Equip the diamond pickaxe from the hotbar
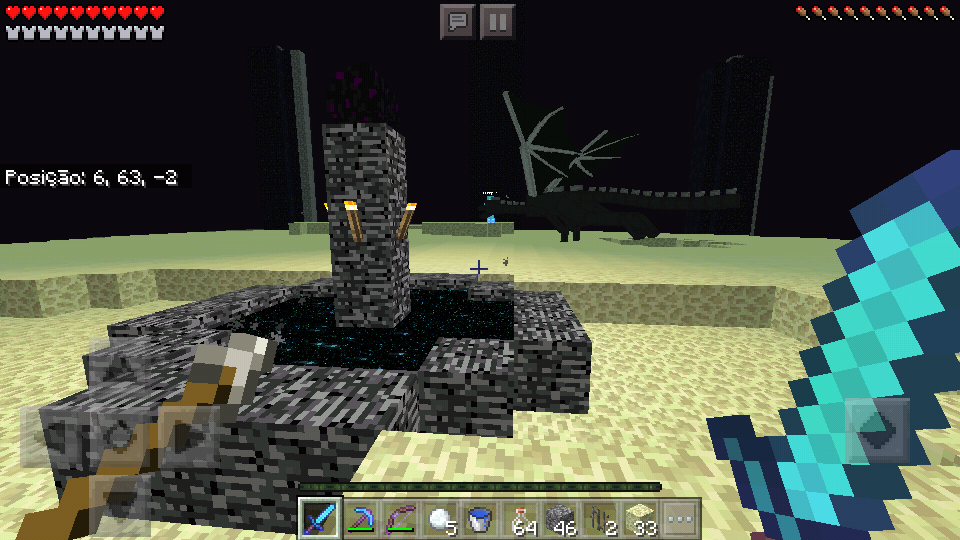The height and width of the screenshot is (540, 960). [x=361, y=518]
